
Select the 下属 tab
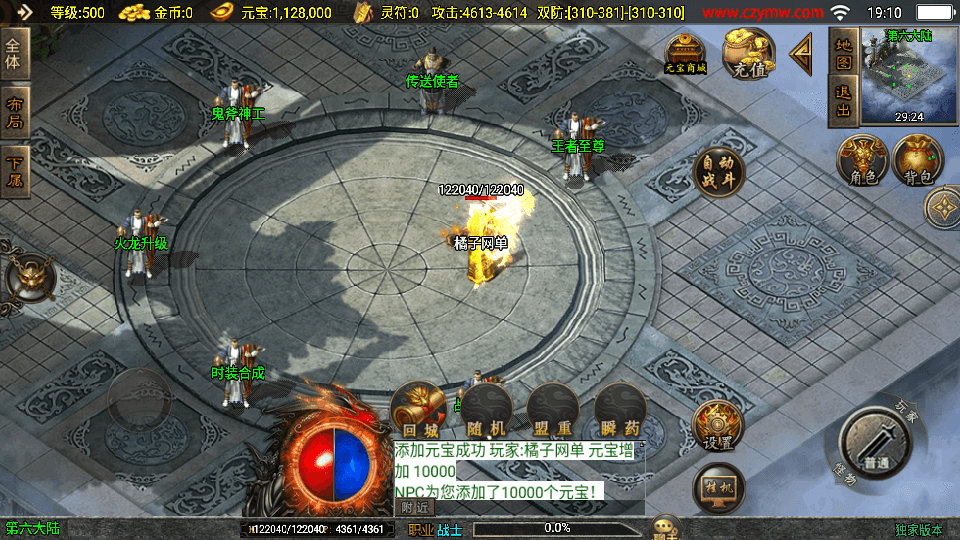(15, 172)
